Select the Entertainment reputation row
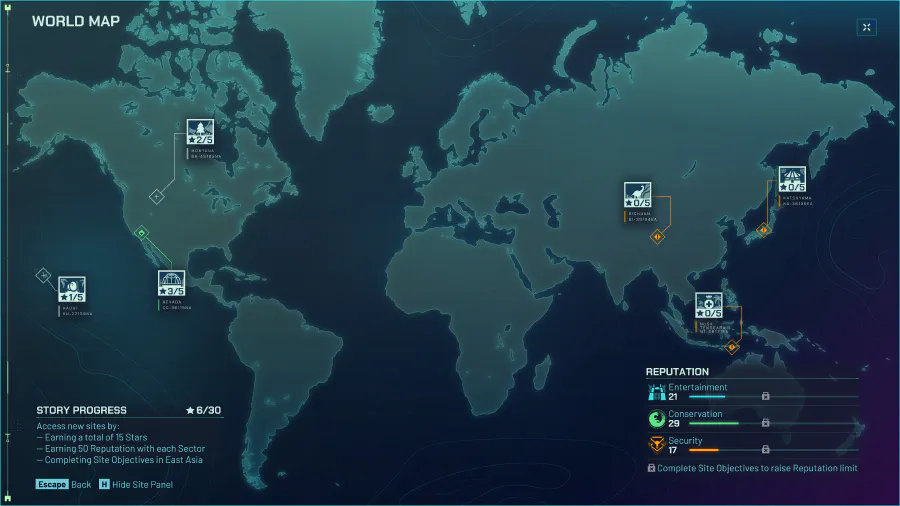The width and height of the screenshot is (900, 506). 752,392
